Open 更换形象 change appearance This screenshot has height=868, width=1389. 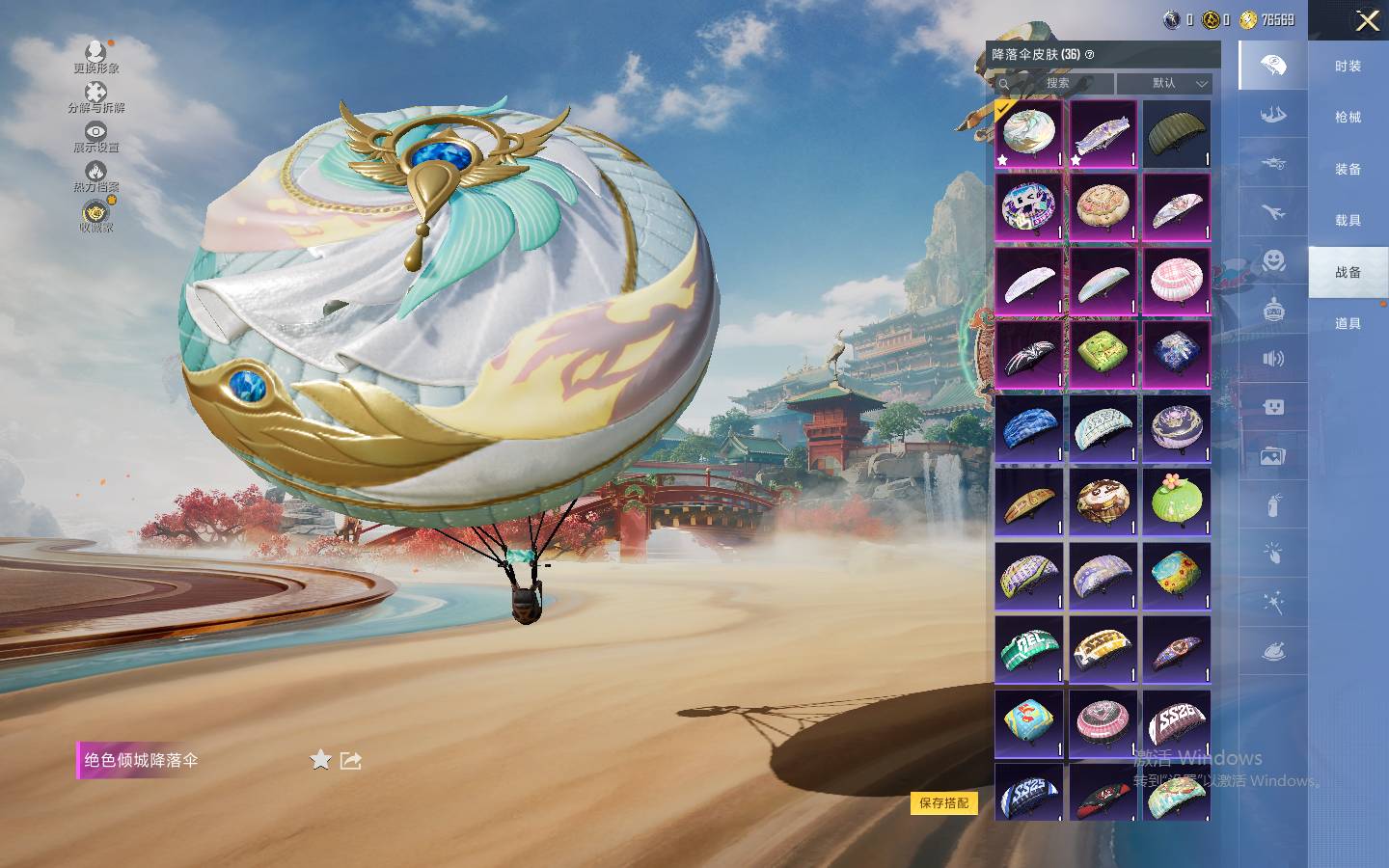click(x=95, y=56)
